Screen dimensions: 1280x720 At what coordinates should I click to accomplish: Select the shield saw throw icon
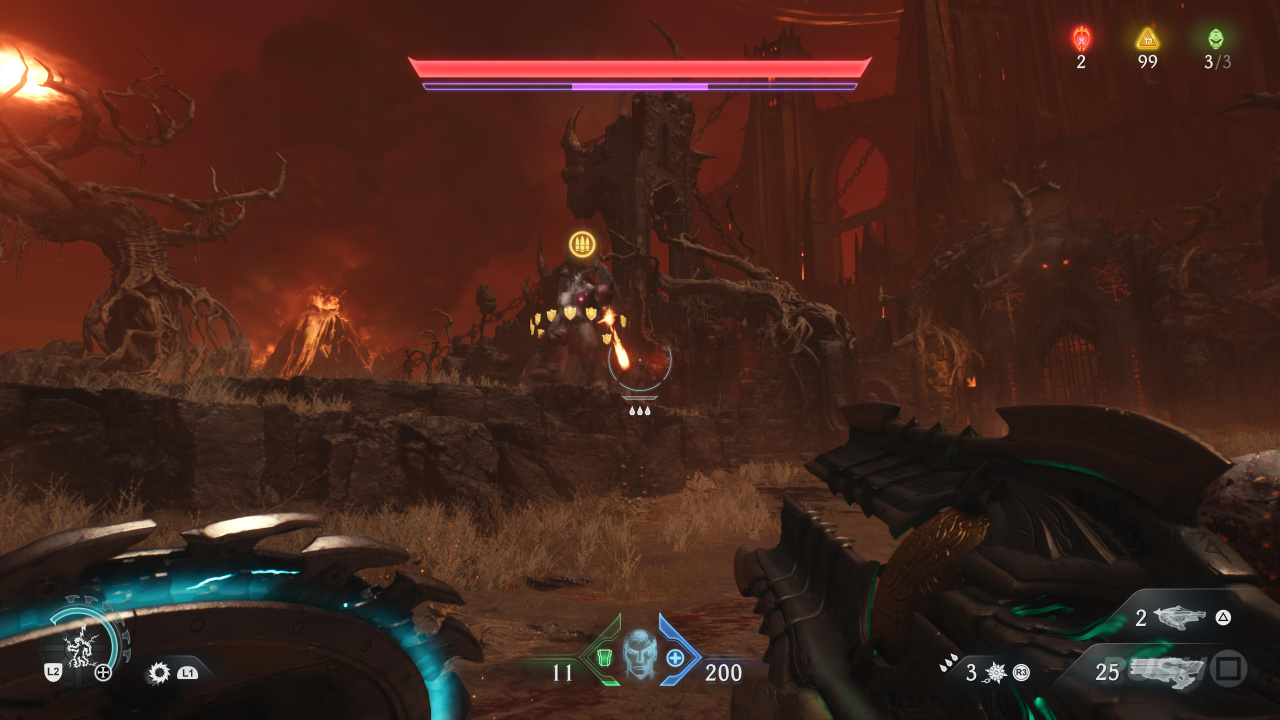[159, 673]
